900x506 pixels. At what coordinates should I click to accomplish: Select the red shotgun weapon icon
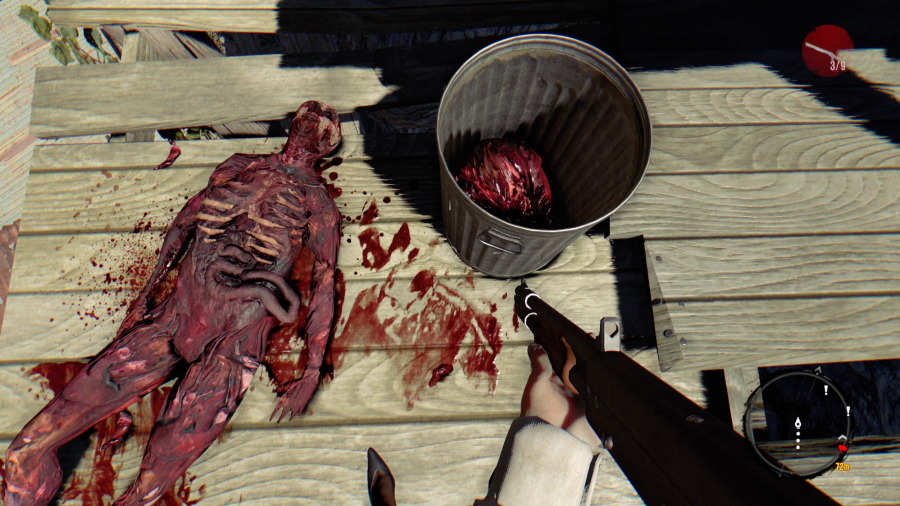tap(827, 50)
